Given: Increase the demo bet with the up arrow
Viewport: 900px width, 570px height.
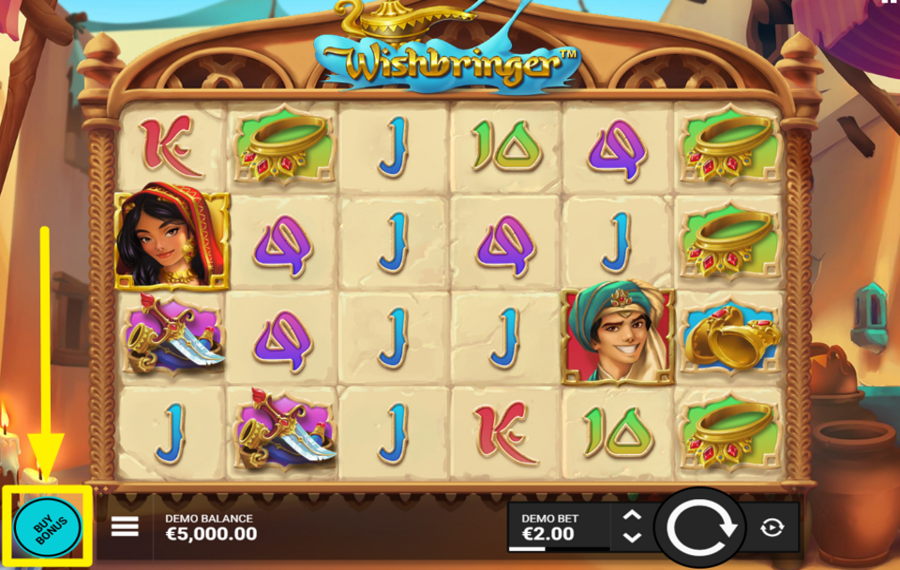Looking at the screenshot, I should click(632, 516).
